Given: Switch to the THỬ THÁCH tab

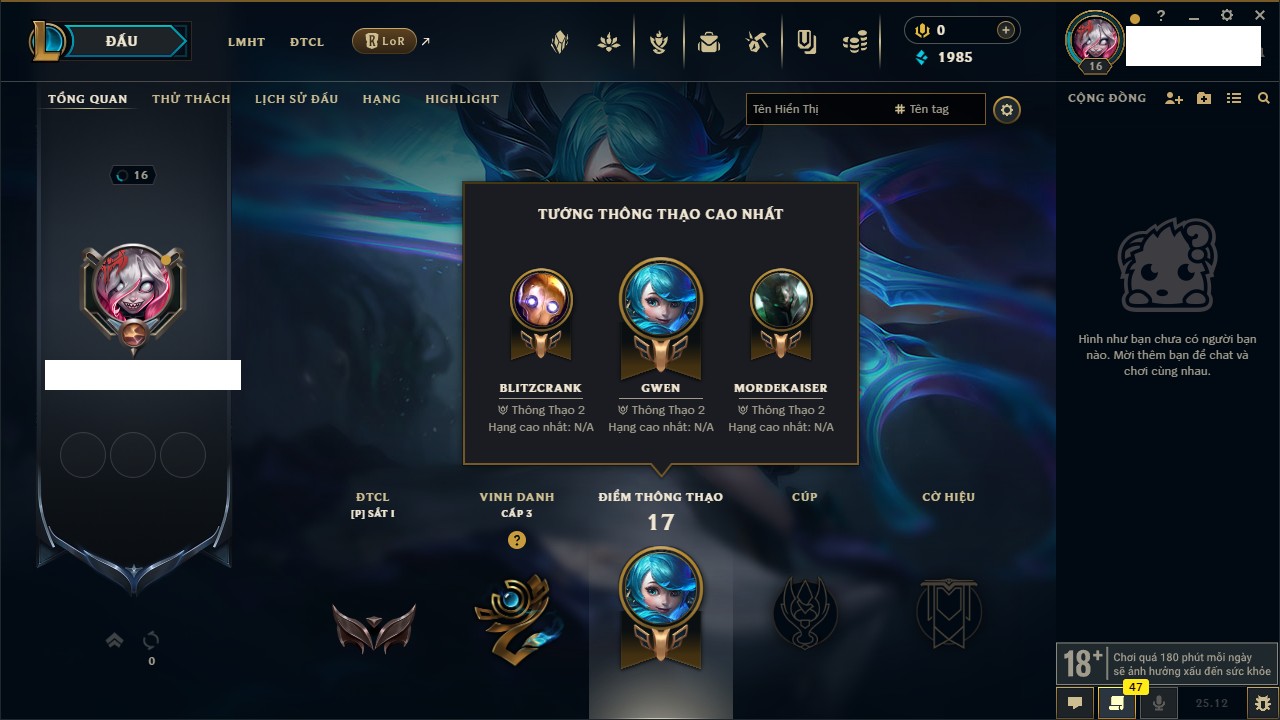Looking at the screenshot, I should click(x=191, y=99).
